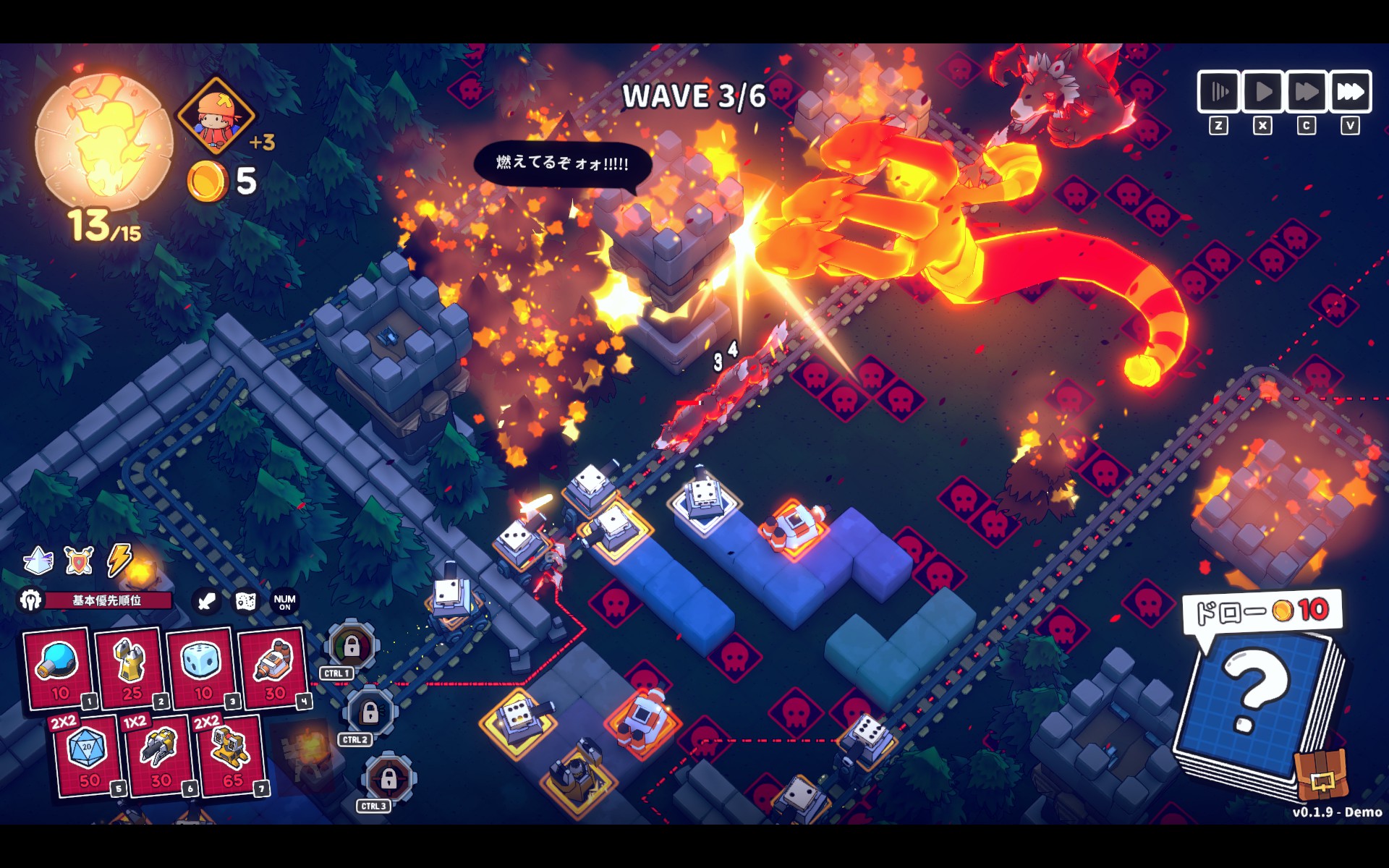Open the 基本優先順位 priority bar
This screenshot has width=1389, height=868.
pos(107,600)
